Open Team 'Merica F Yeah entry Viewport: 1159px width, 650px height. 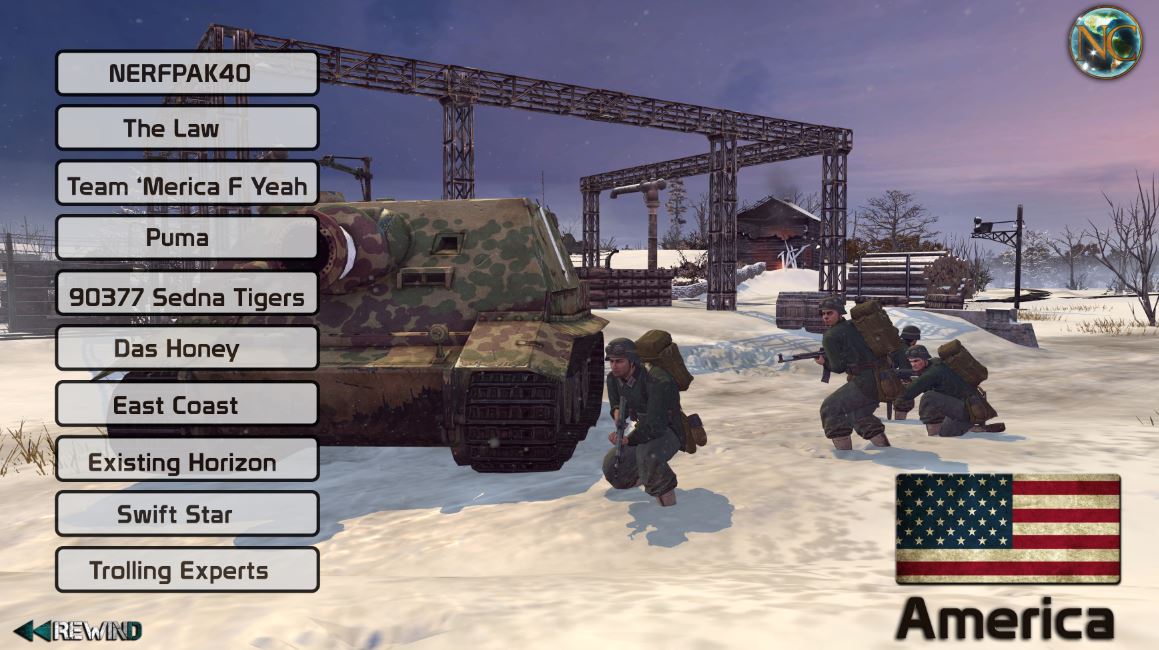pos(187,184)
